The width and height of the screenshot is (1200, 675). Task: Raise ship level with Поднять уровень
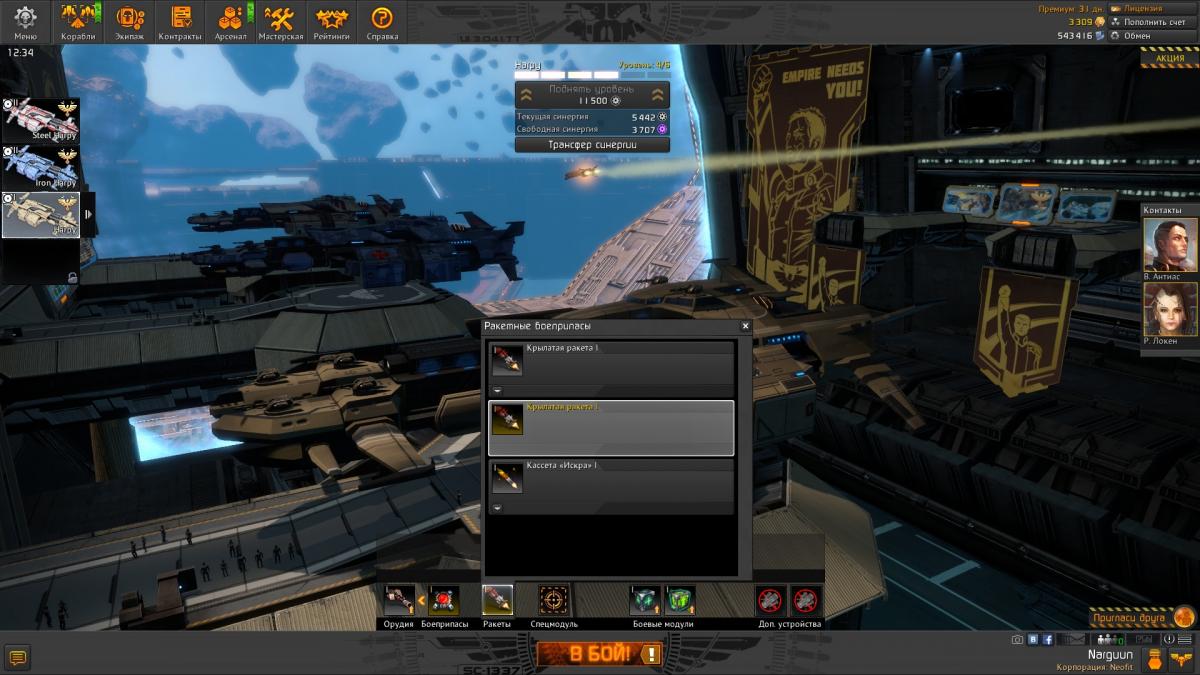(x=592, y=95)
